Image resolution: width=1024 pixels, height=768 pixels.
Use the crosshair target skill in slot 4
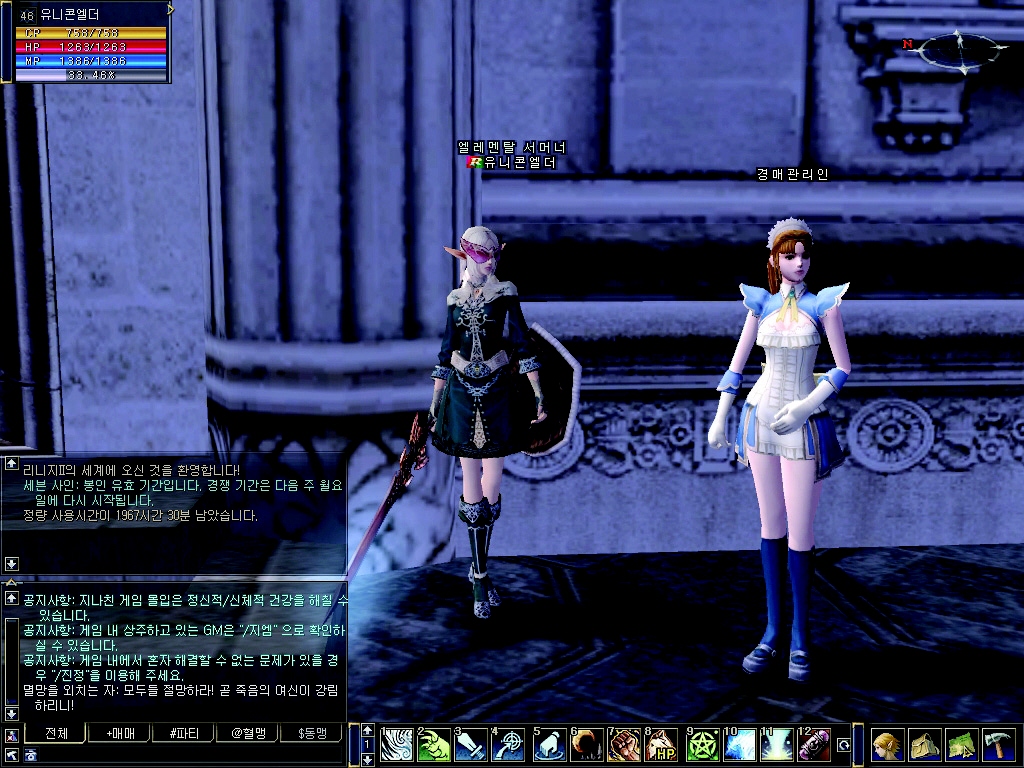(x=510, y=745)
